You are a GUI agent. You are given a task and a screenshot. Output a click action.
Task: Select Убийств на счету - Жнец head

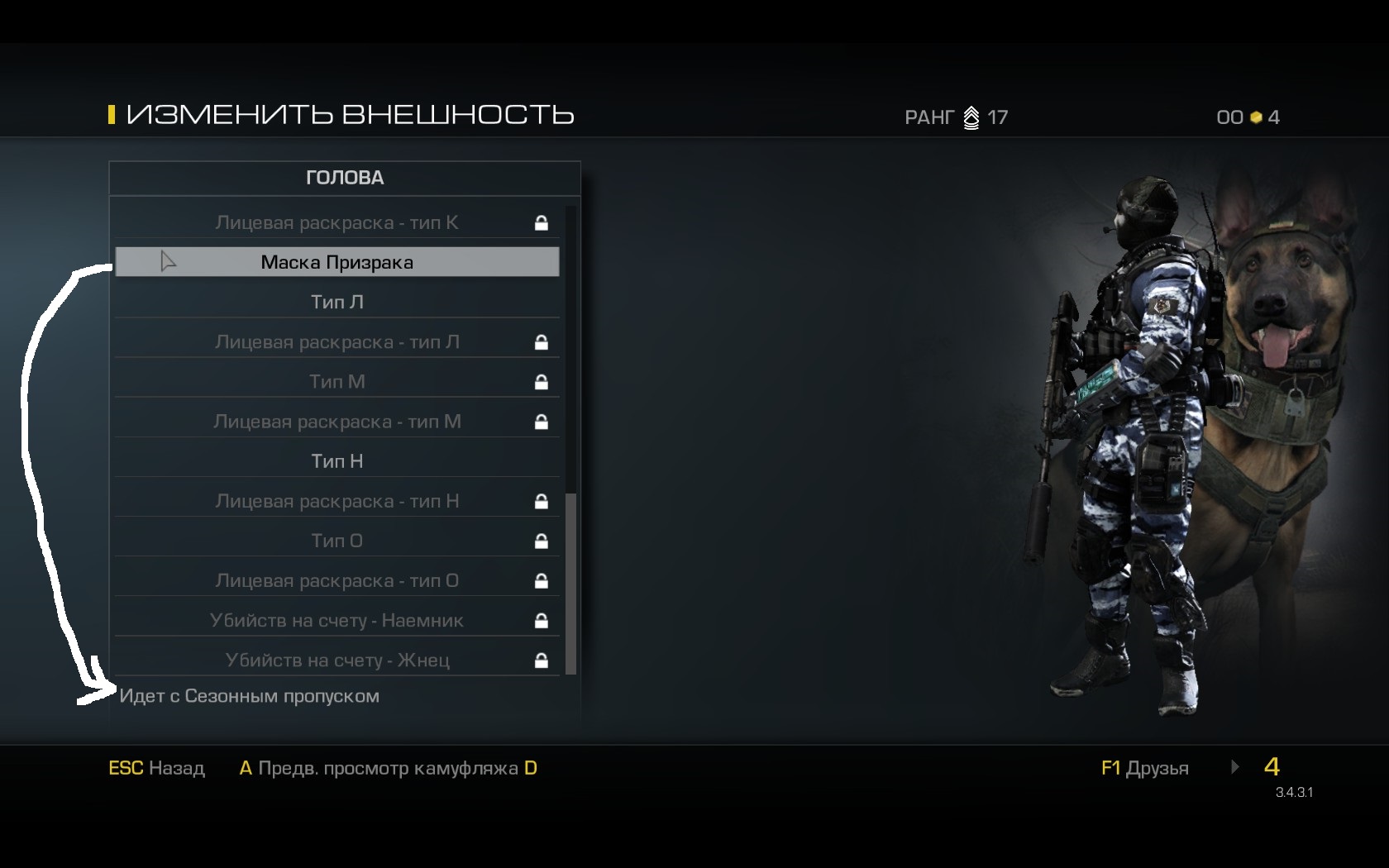[337, 660]
